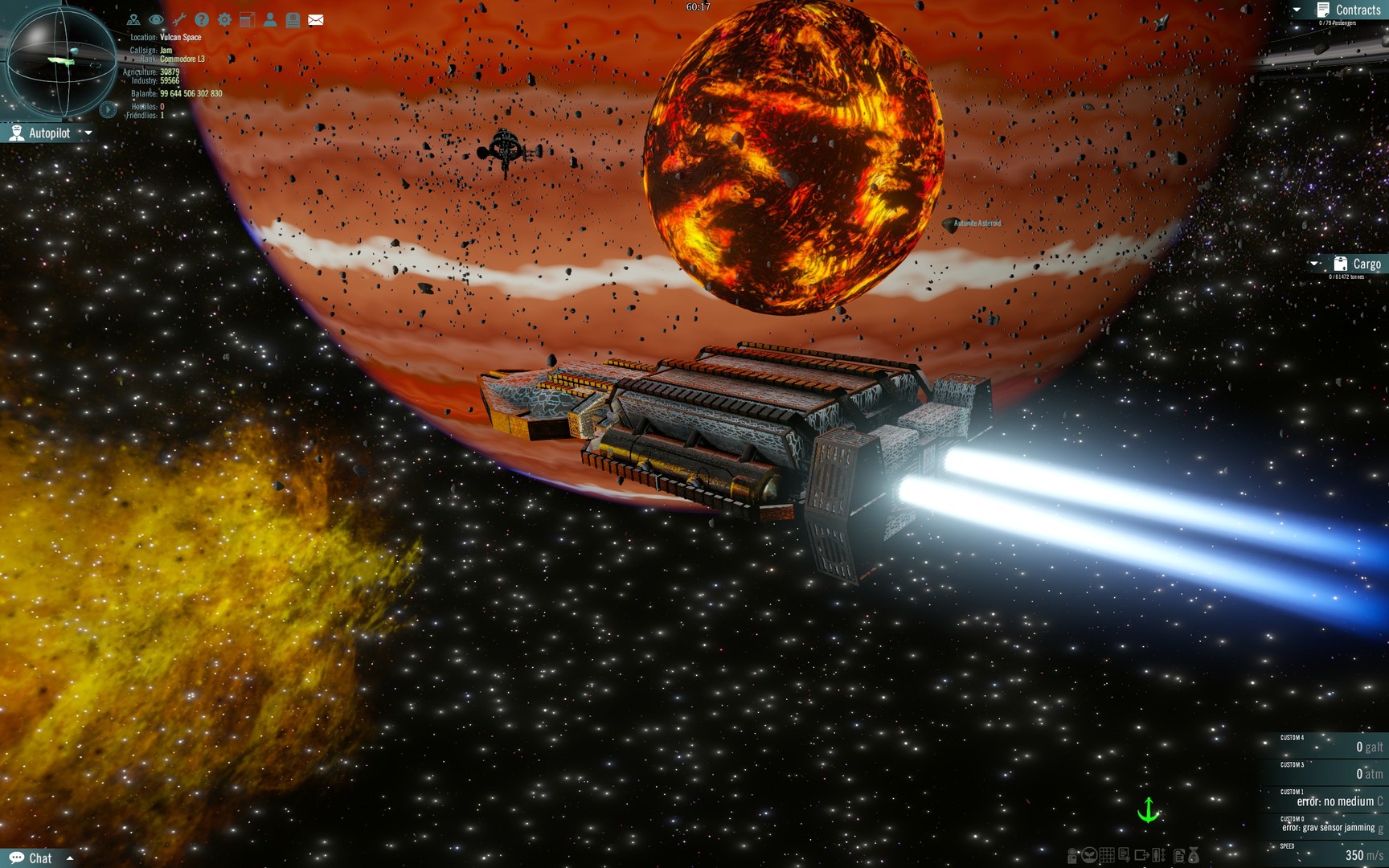Collapse the Contracts panel chevron
This screenshot has height=868, width=1389.
(1297, 10)
